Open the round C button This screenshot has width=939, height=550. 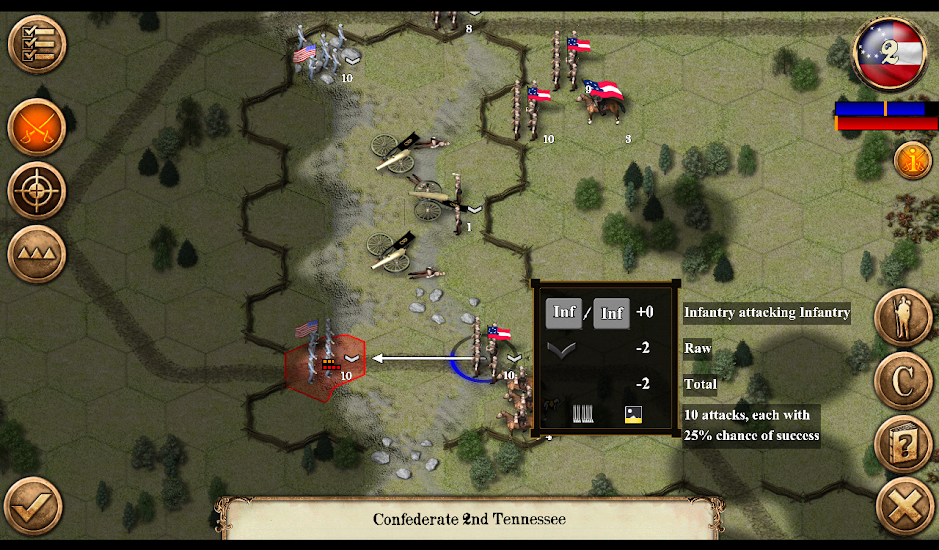pyautogui.click(x=904, y=381)
